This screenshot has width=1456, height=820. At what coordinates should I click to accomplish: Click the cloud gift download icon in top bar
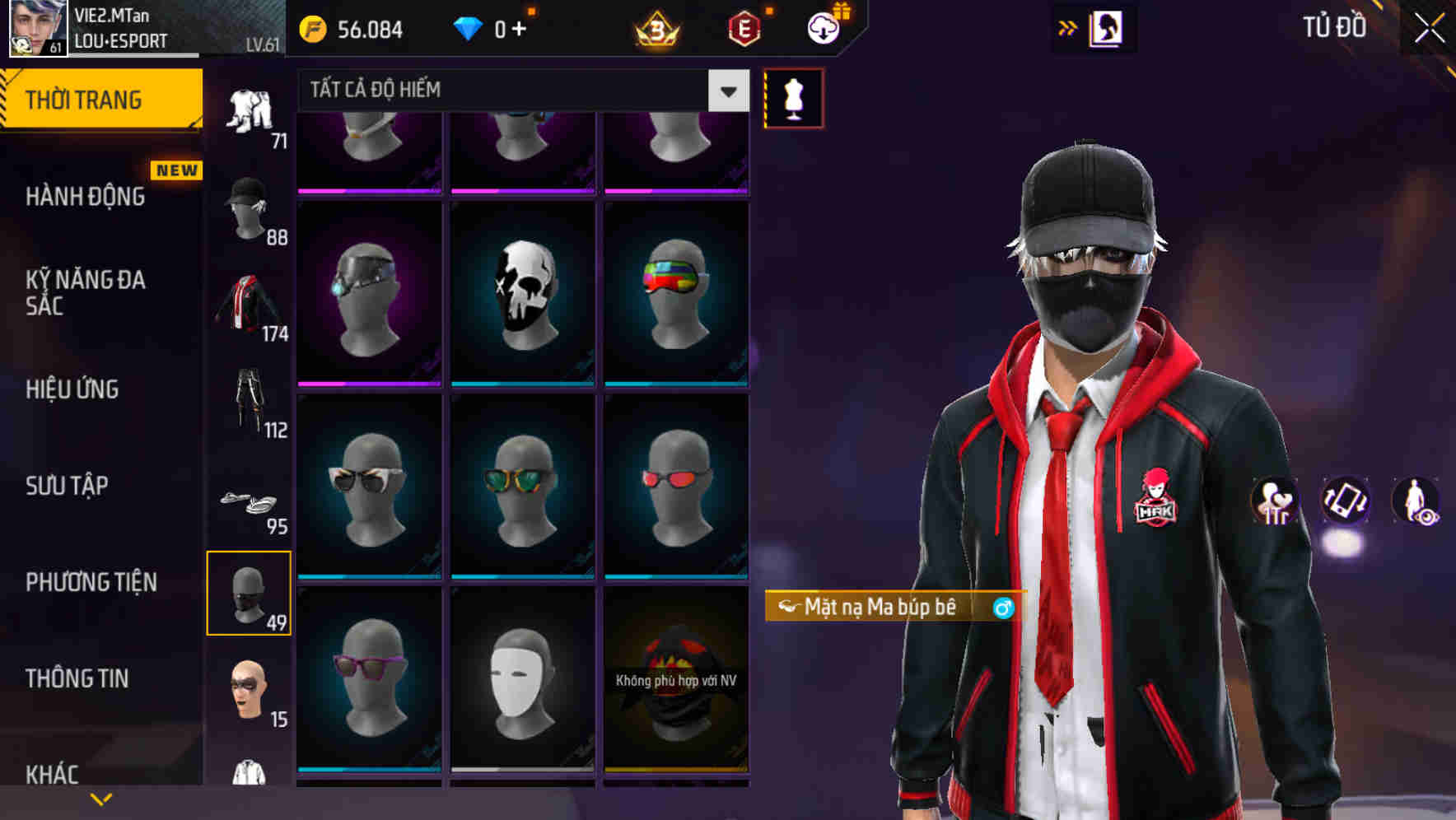[824, 27]
